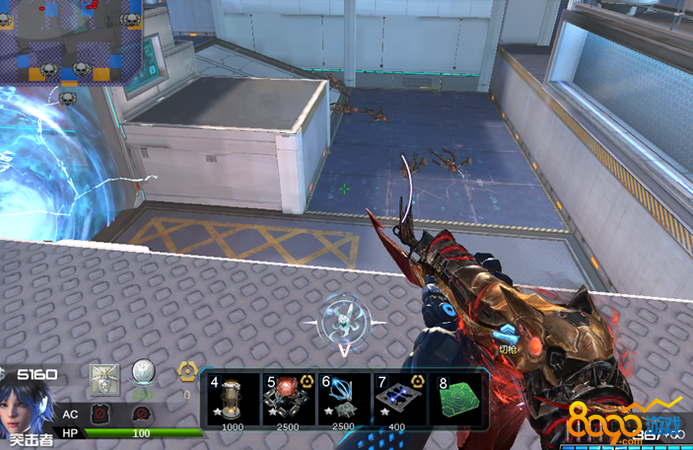The width and height of the screenshot is (693, 450).
Task: Click the blue-haired character portrait
Action: coord(27,402)
